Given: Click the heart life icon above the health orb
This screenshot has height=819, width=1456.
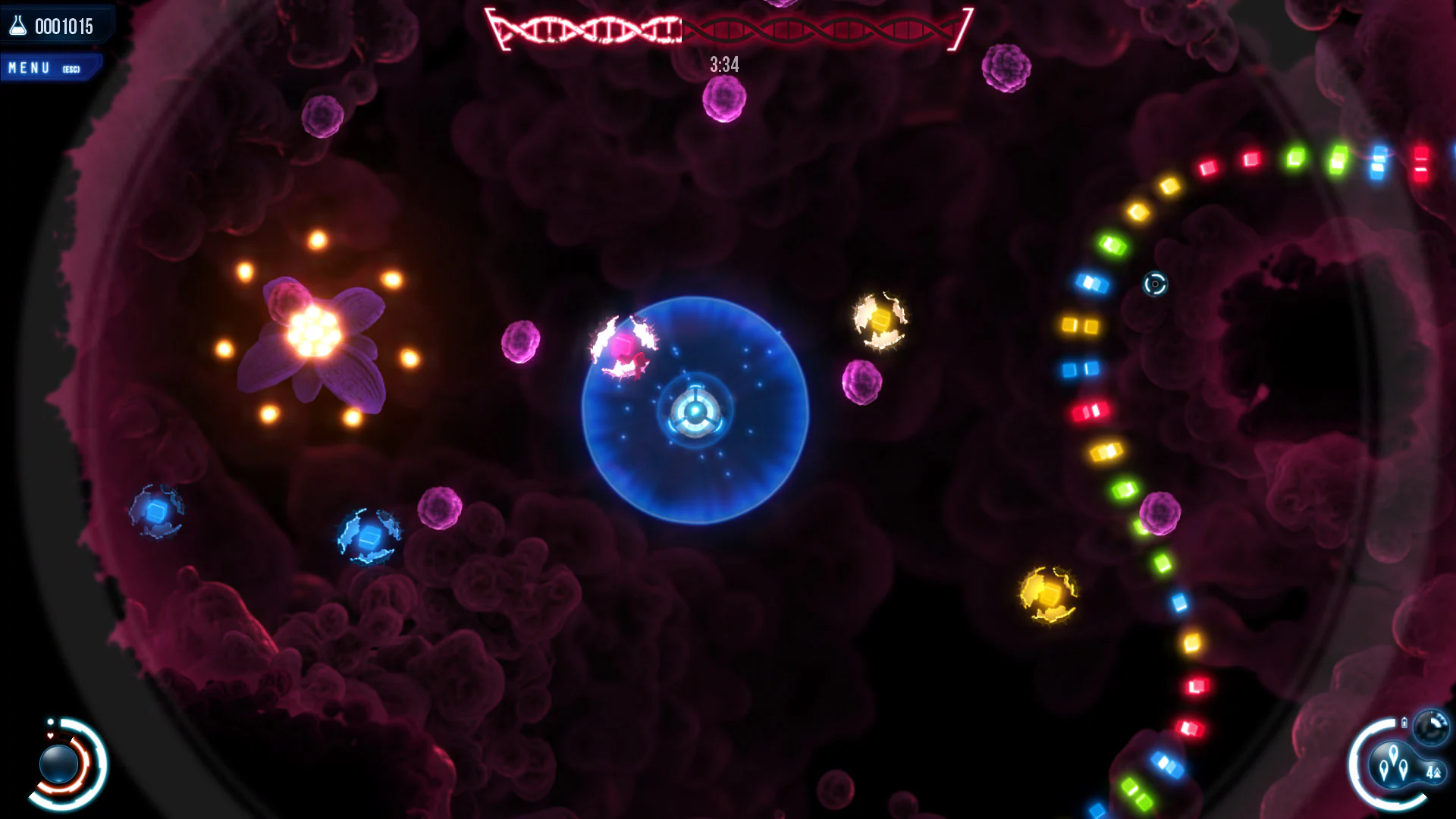Looking at the screenshot, I should [x=50, y=736].
